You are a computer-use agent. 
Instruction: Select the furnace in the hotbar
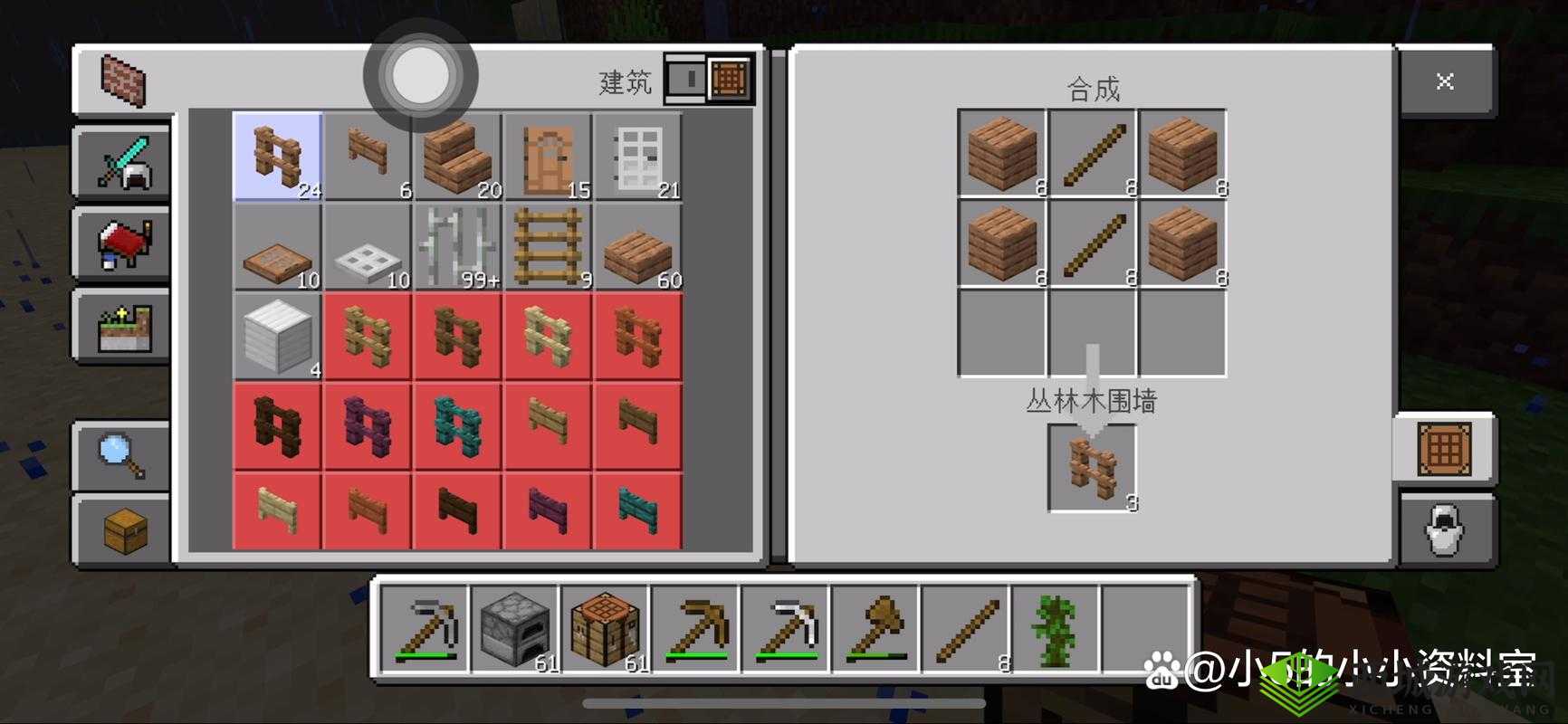(514, 627)
